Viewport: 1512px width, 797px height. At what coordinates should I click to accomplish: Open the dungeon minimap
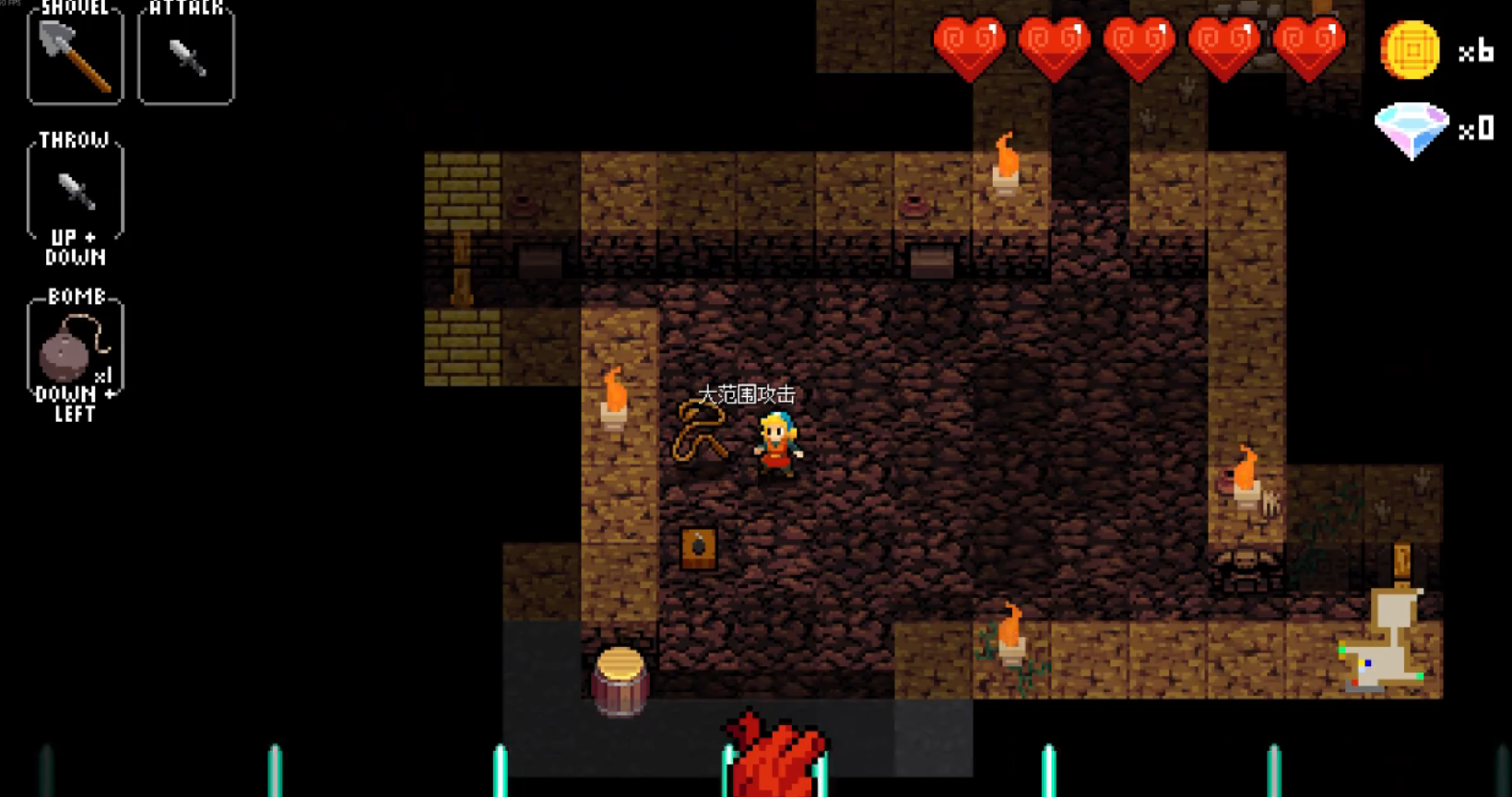click(1387, 642)
